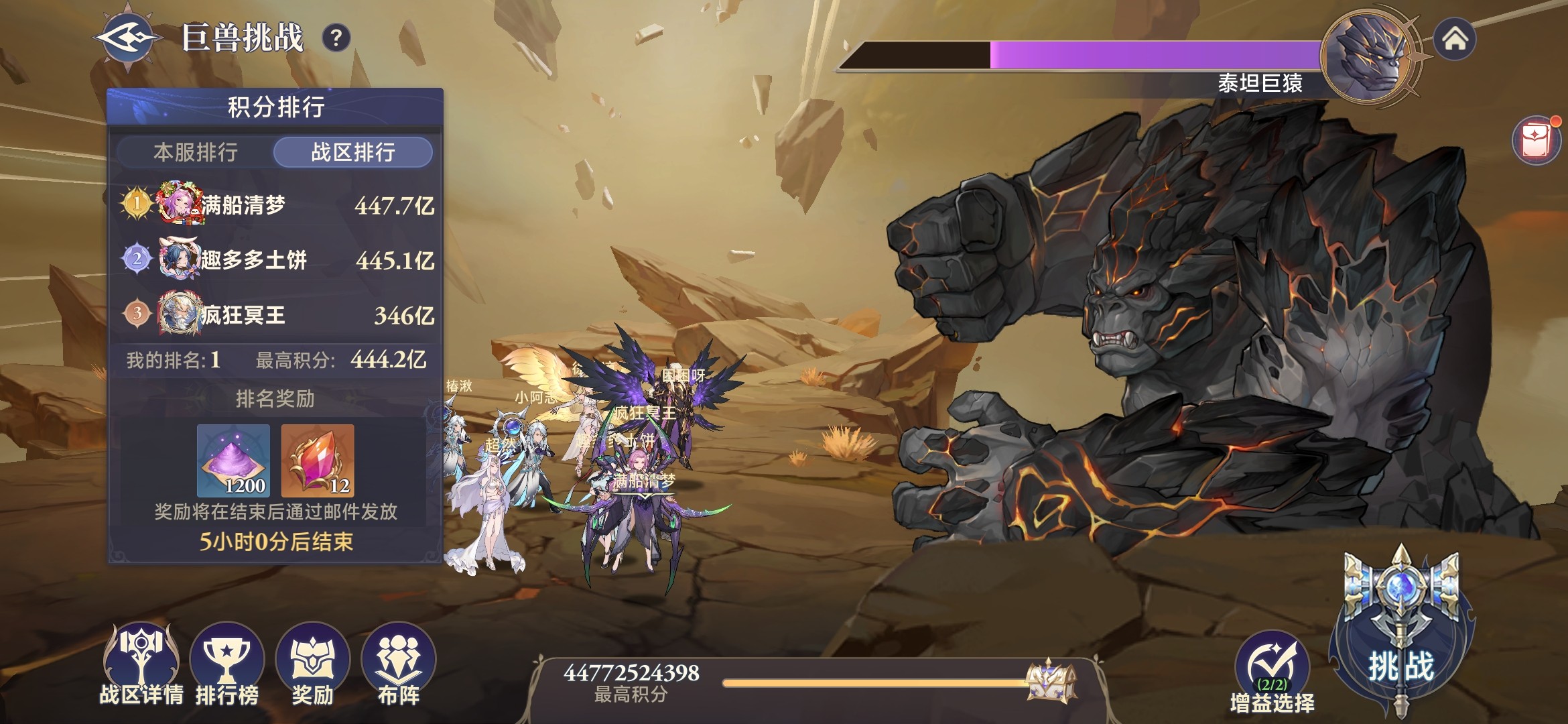
Task: Claim the treasure chest on score bar
Action: 1051,680
